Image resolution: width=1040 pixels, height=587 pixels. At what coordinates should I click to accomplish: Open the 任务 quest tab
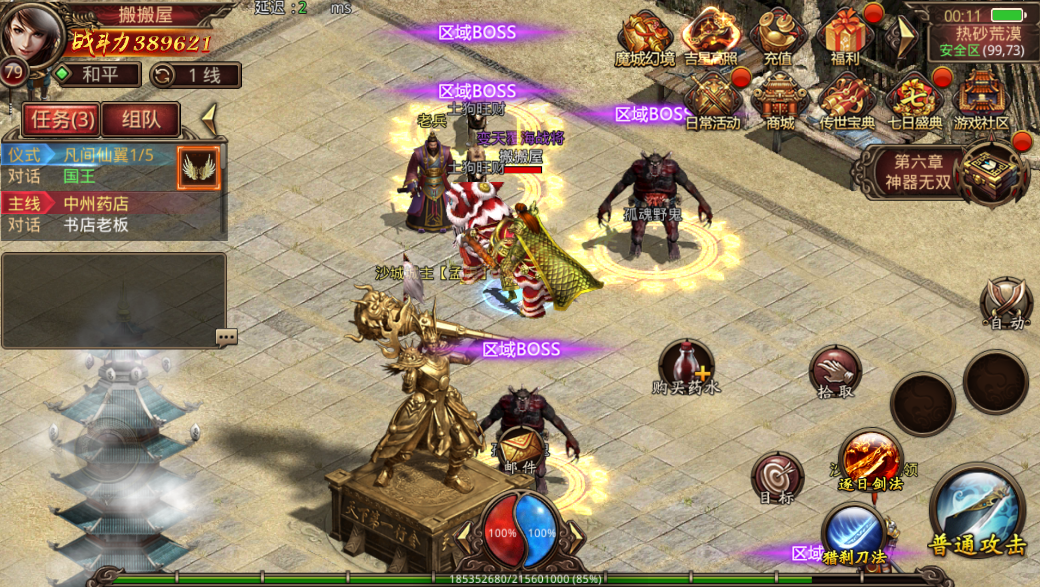(x=61, y=120)
